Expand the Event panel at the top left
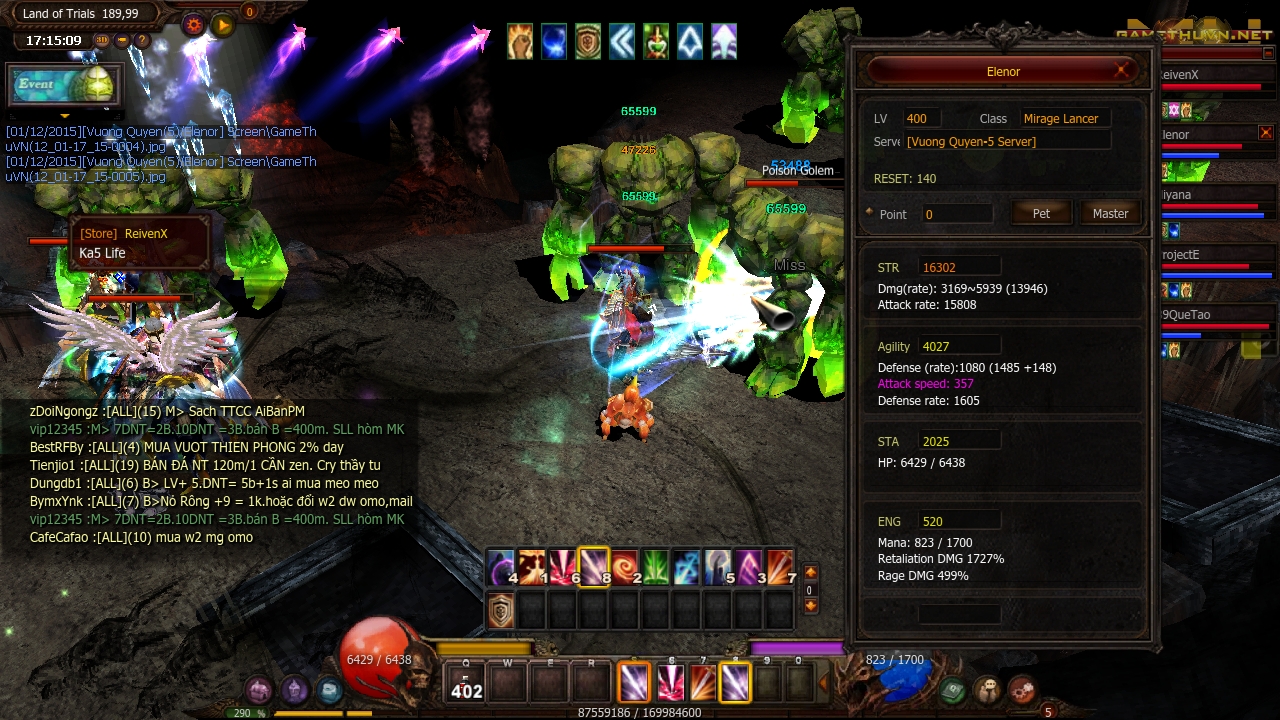Image resolution: width=1280 pixels, height=720 pixels. click(65, 85)
